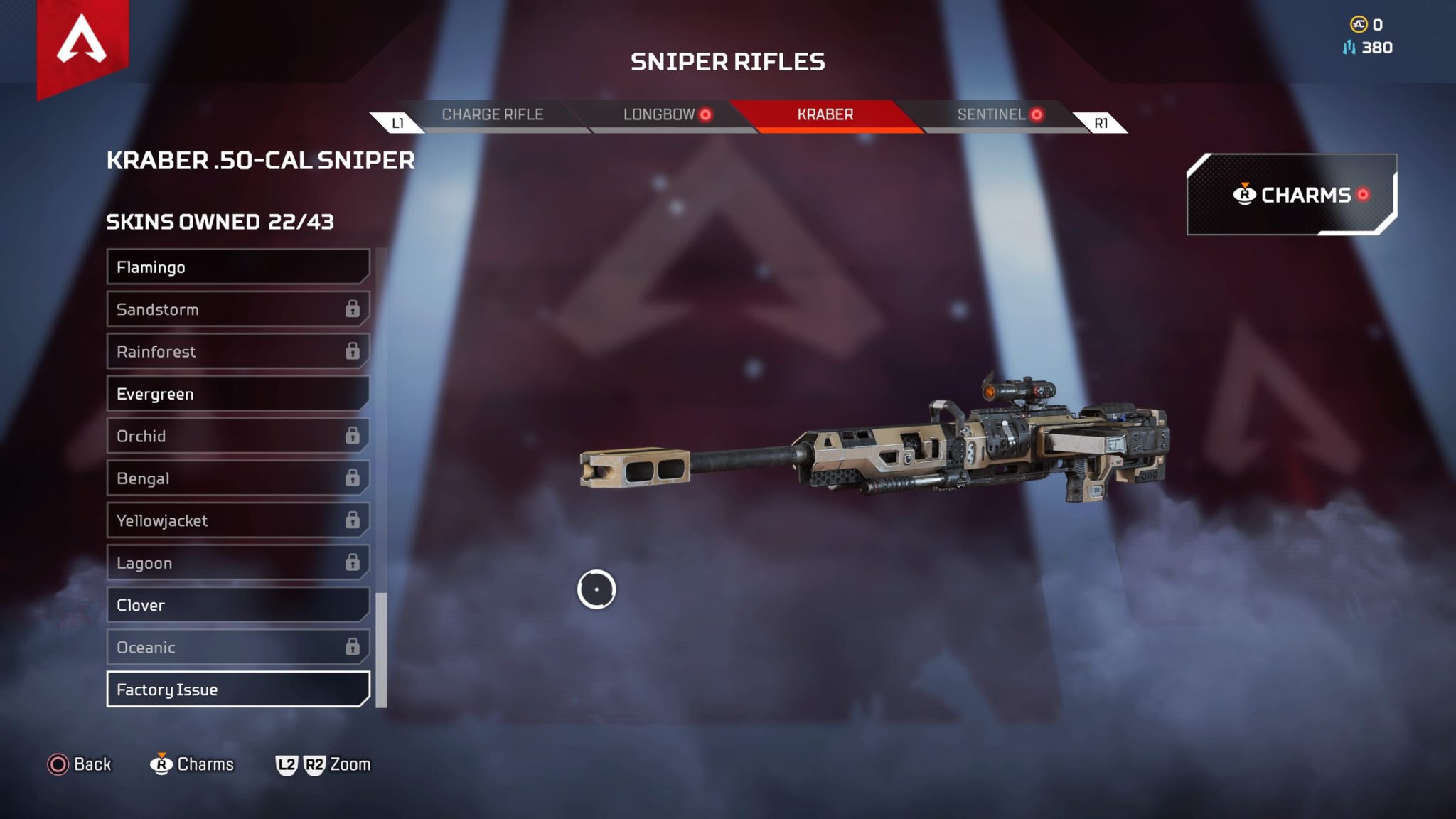
Task: Pick the Rainforest skin entry
Action: click(x=237, y=352)
